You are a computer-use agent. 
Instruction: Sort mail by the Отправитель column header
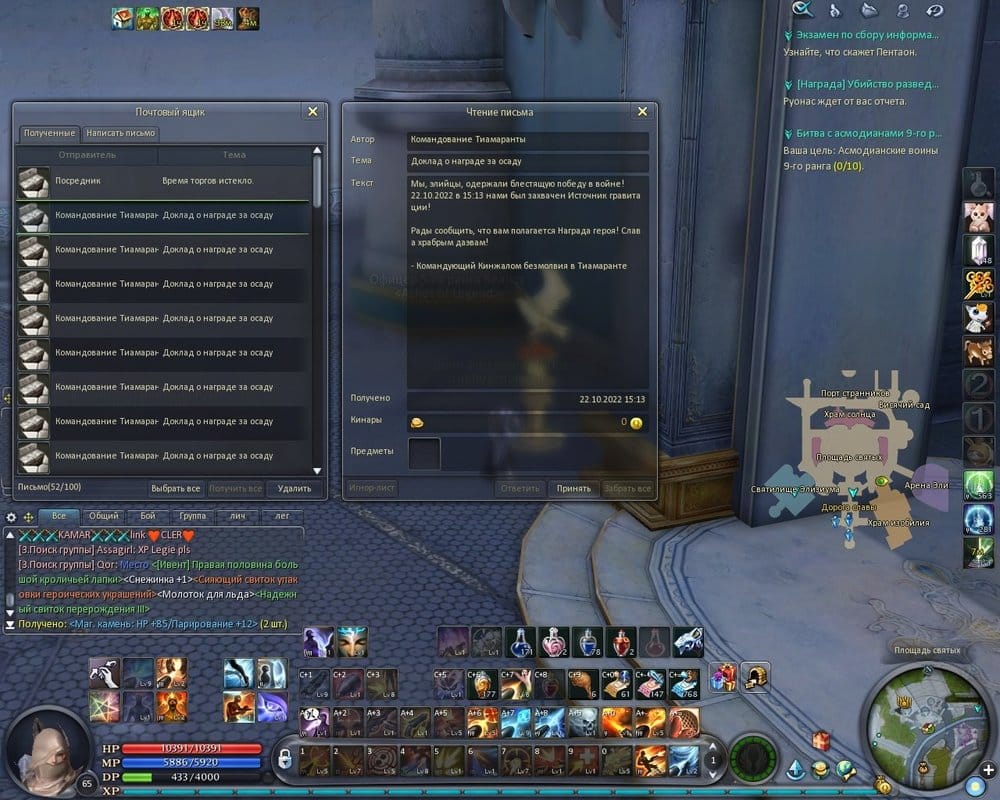[87, 155]
